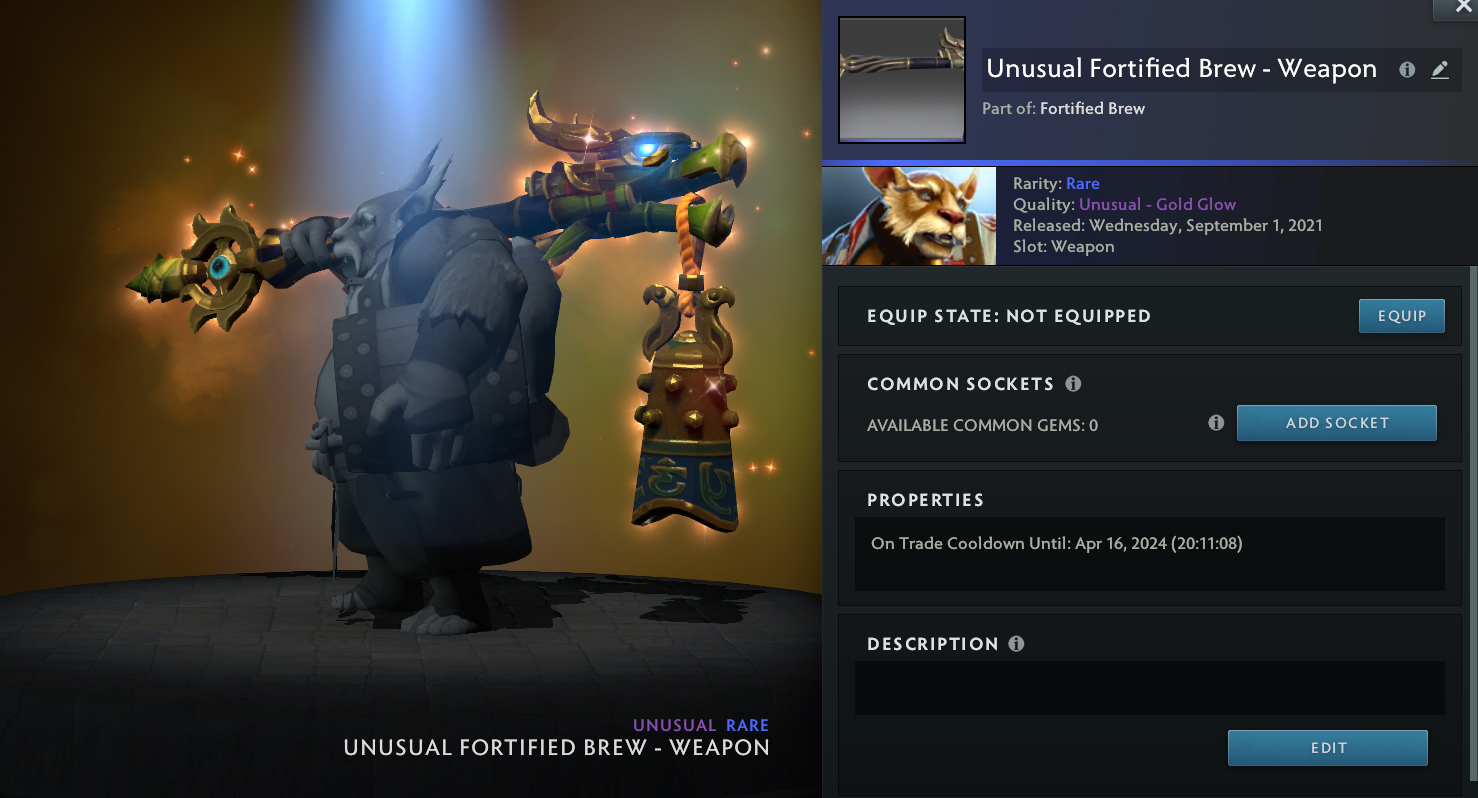1478x798 pixels.
Task: Click the empty description text box
Action: tap(1149, 687)
